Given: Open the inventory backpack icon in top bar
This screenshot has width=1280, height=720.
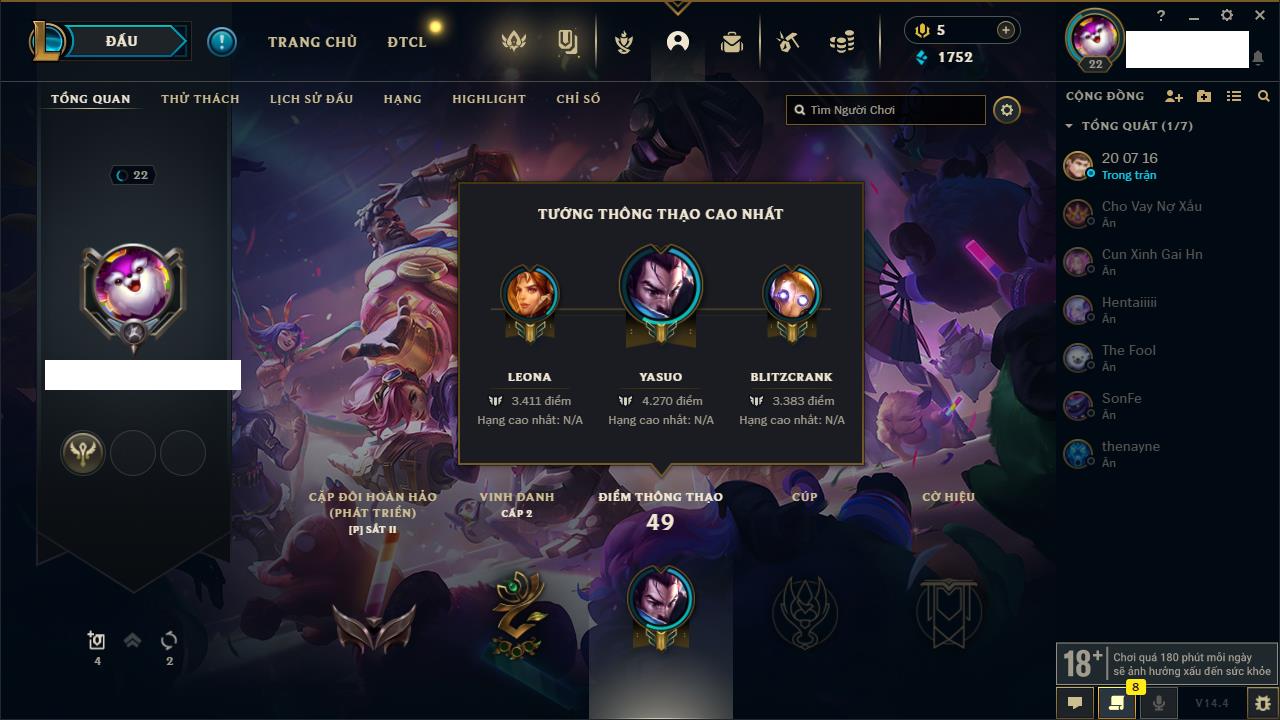Looking at the screenshot, I should pyautogui.click(x=732, y=42).
